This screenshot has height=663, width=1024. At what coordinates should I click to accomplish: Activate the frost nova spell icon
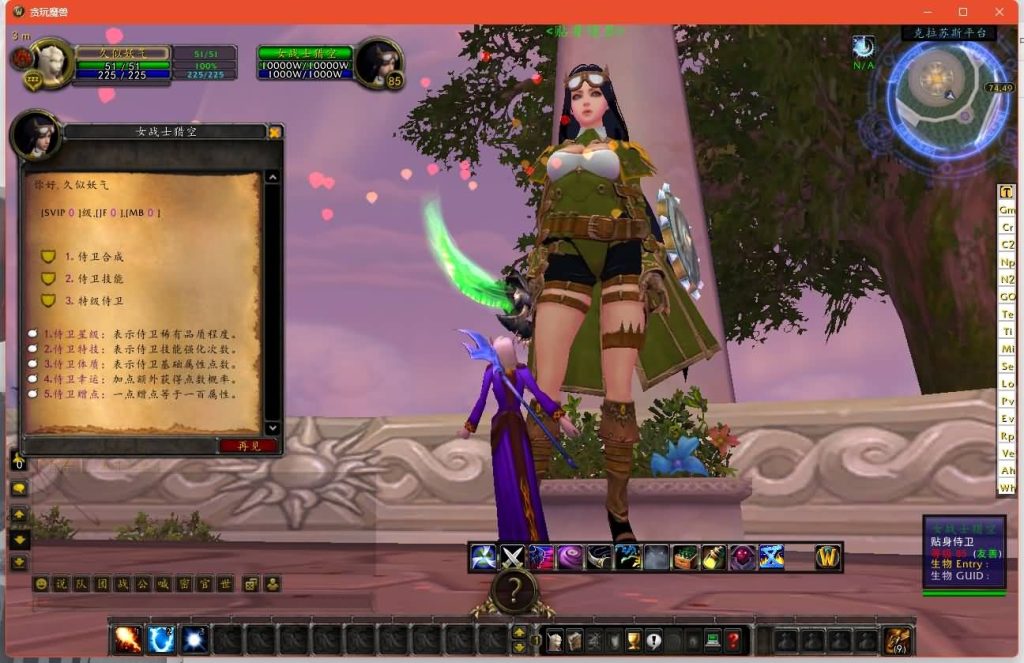162,639
